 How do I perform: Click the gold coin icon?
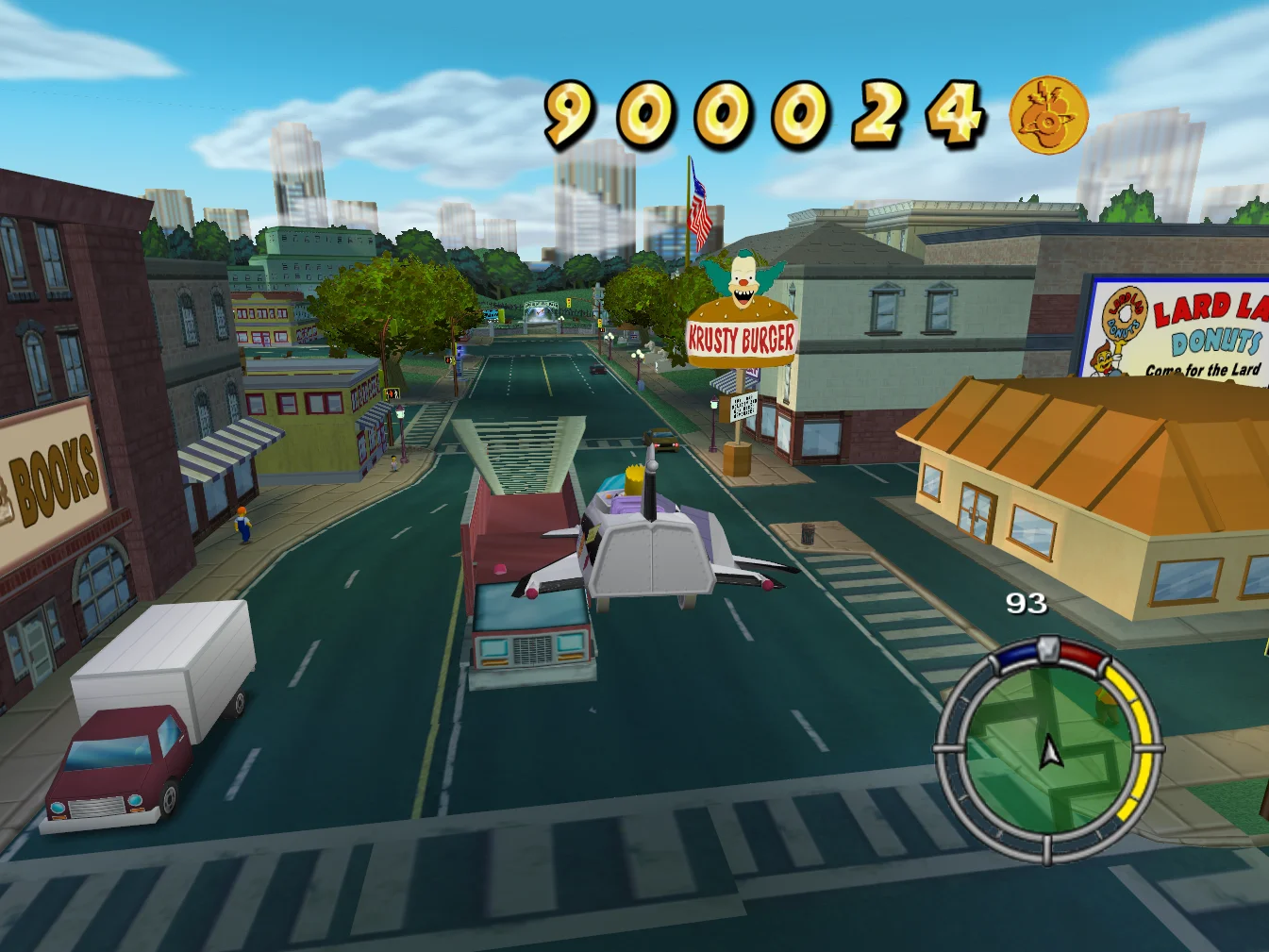[1048, 115]
